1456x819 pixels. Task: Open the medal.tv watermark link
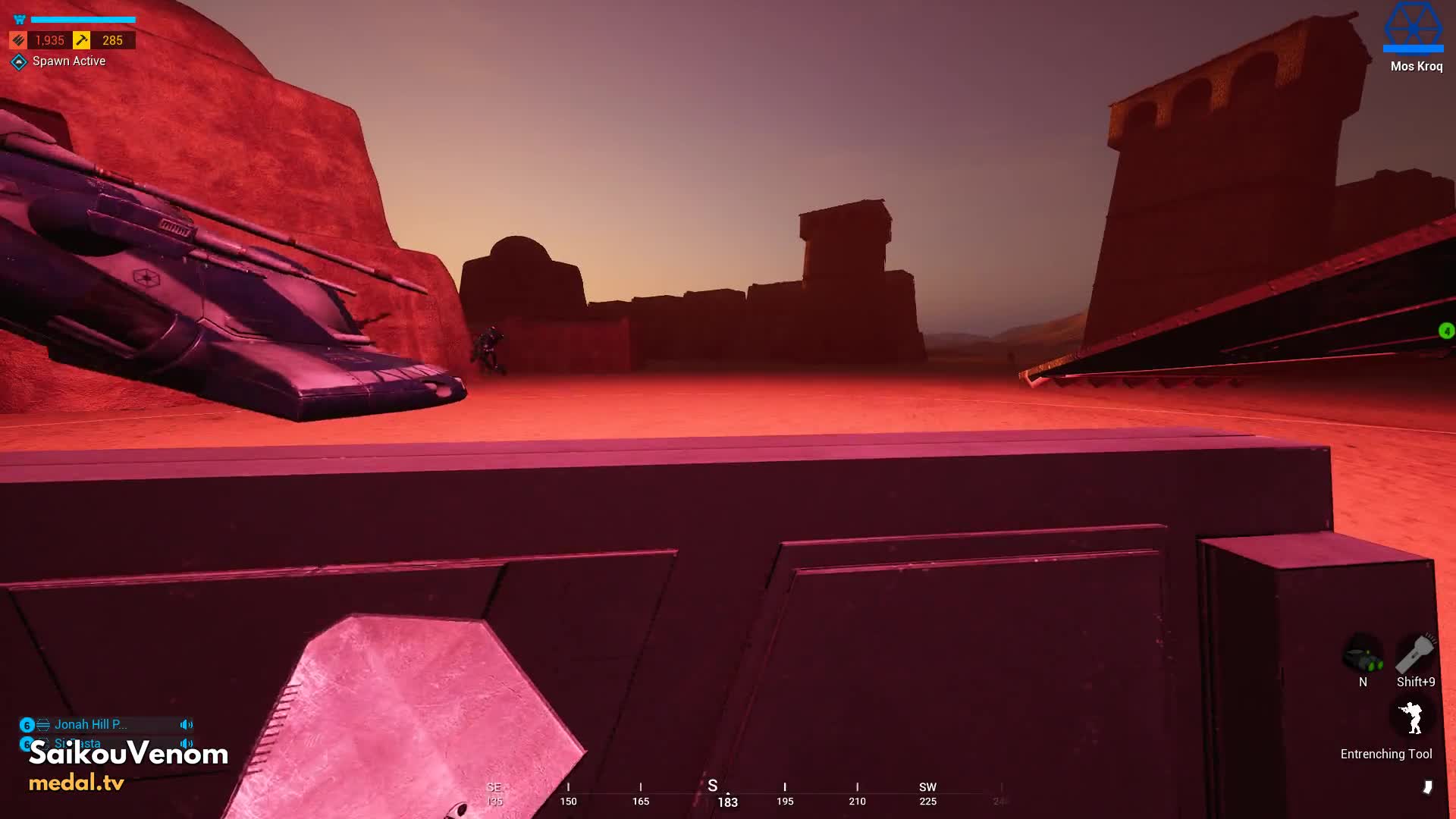(x=77, y=783)
